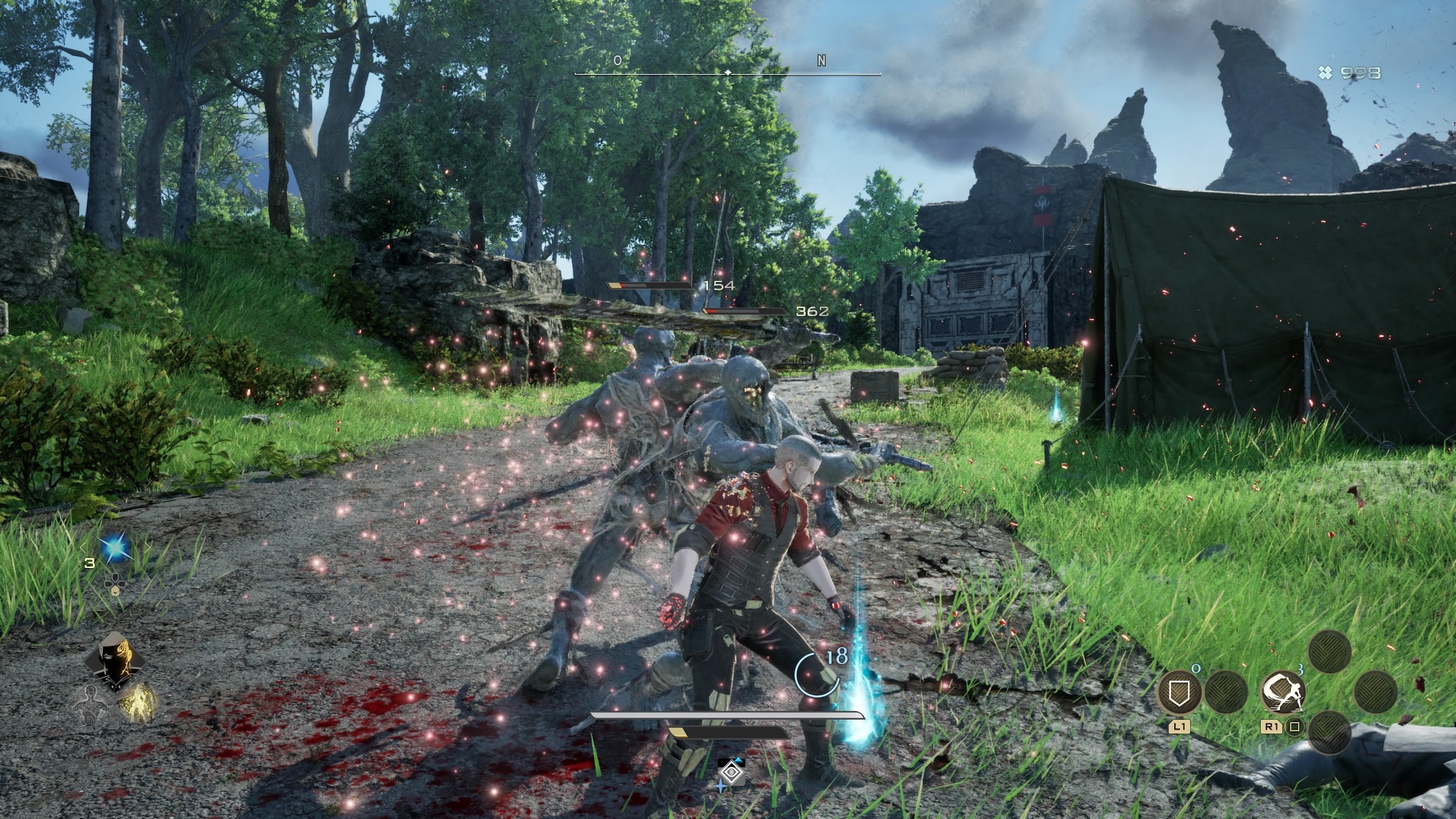This screenshot has width=1456, height=819.
Task: Activate the shield guard ability
Action: (1179, 692)
